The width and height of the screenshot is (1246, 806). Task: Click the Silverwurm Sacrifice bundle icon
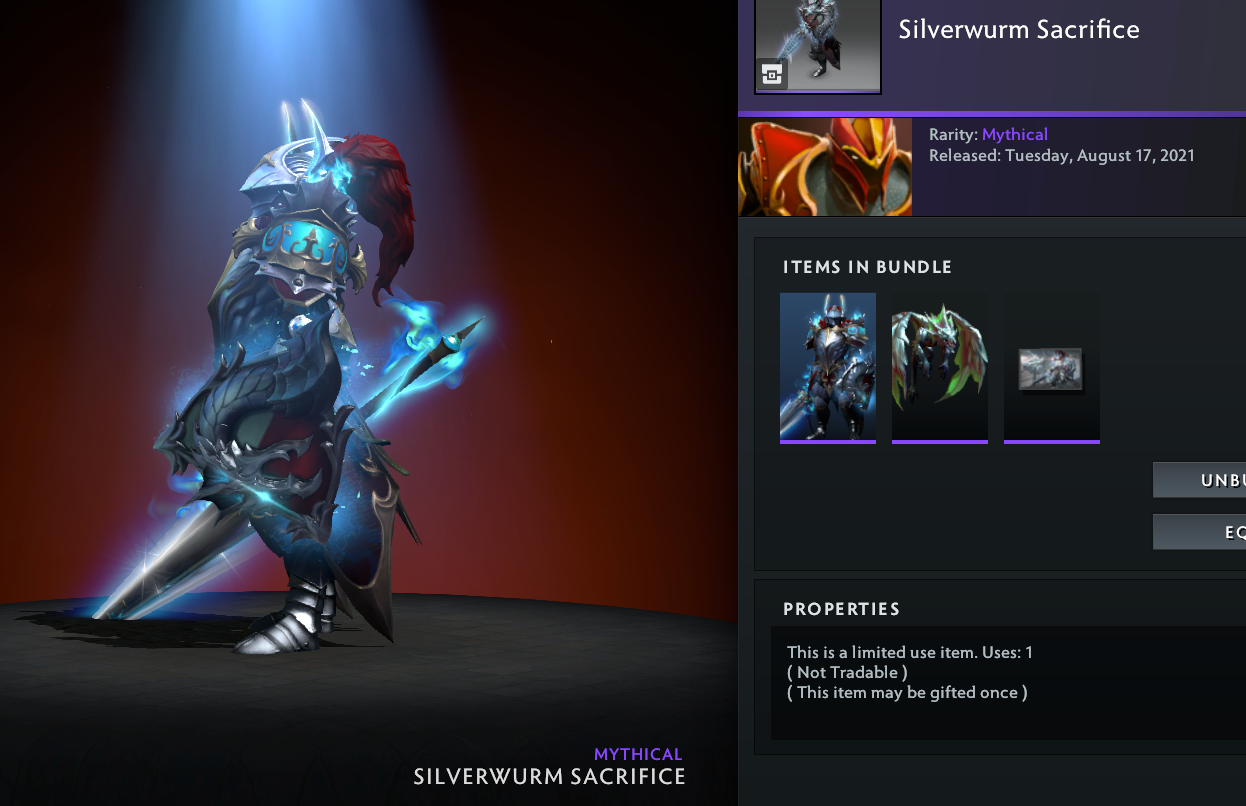tap(818, 46)
